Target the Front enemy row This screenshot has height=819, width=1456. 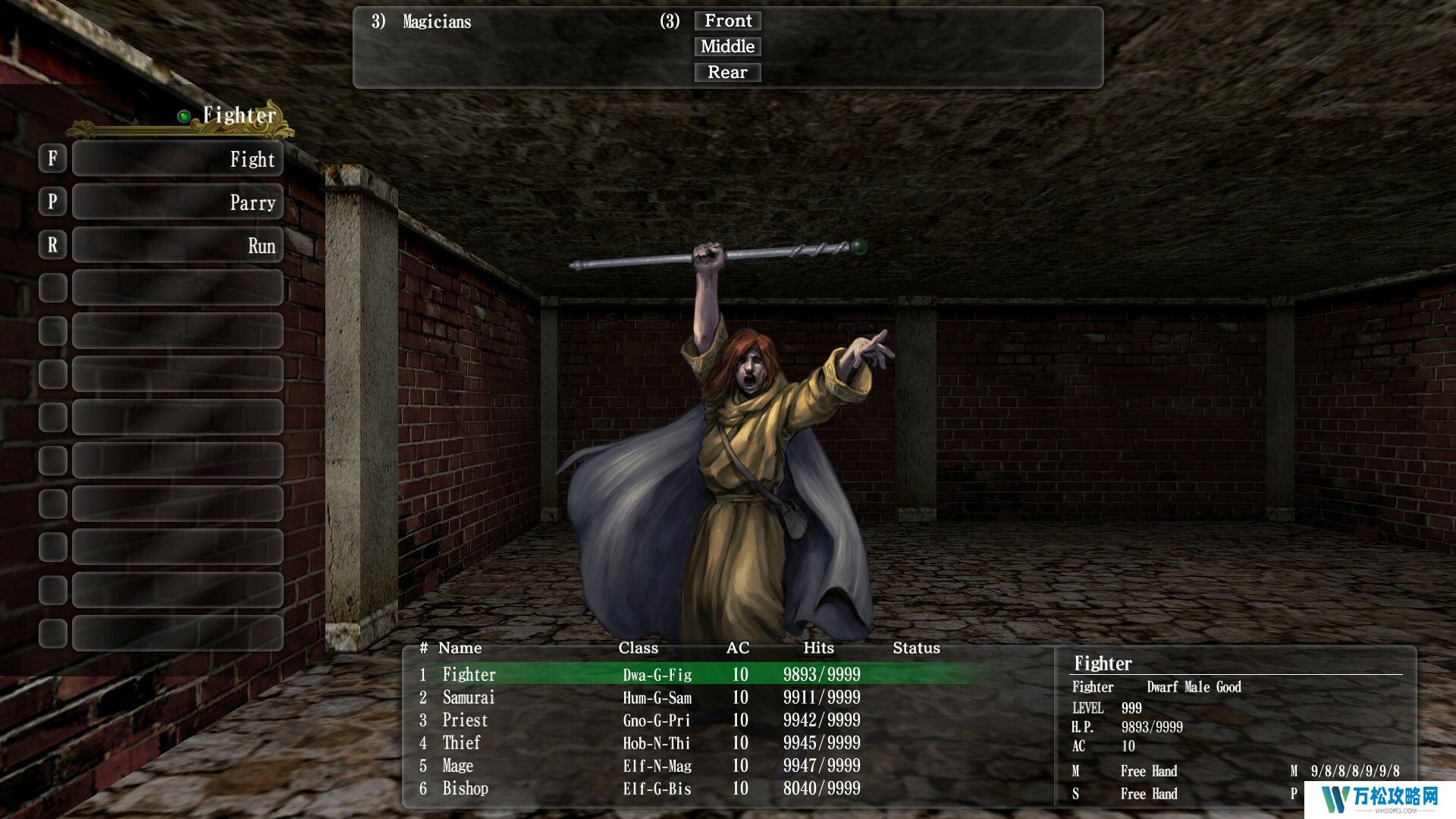[727, 21]
